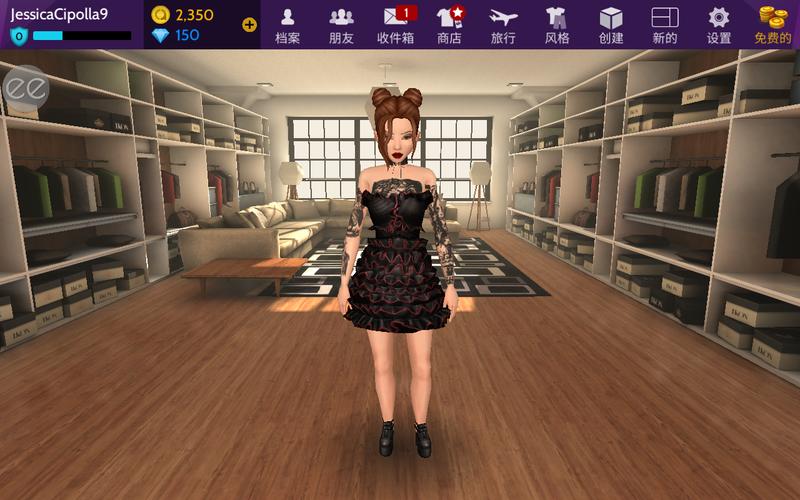This screenshot has width=800, height=500.
Task: Open the 设置 settings
Action: point(719,24)
